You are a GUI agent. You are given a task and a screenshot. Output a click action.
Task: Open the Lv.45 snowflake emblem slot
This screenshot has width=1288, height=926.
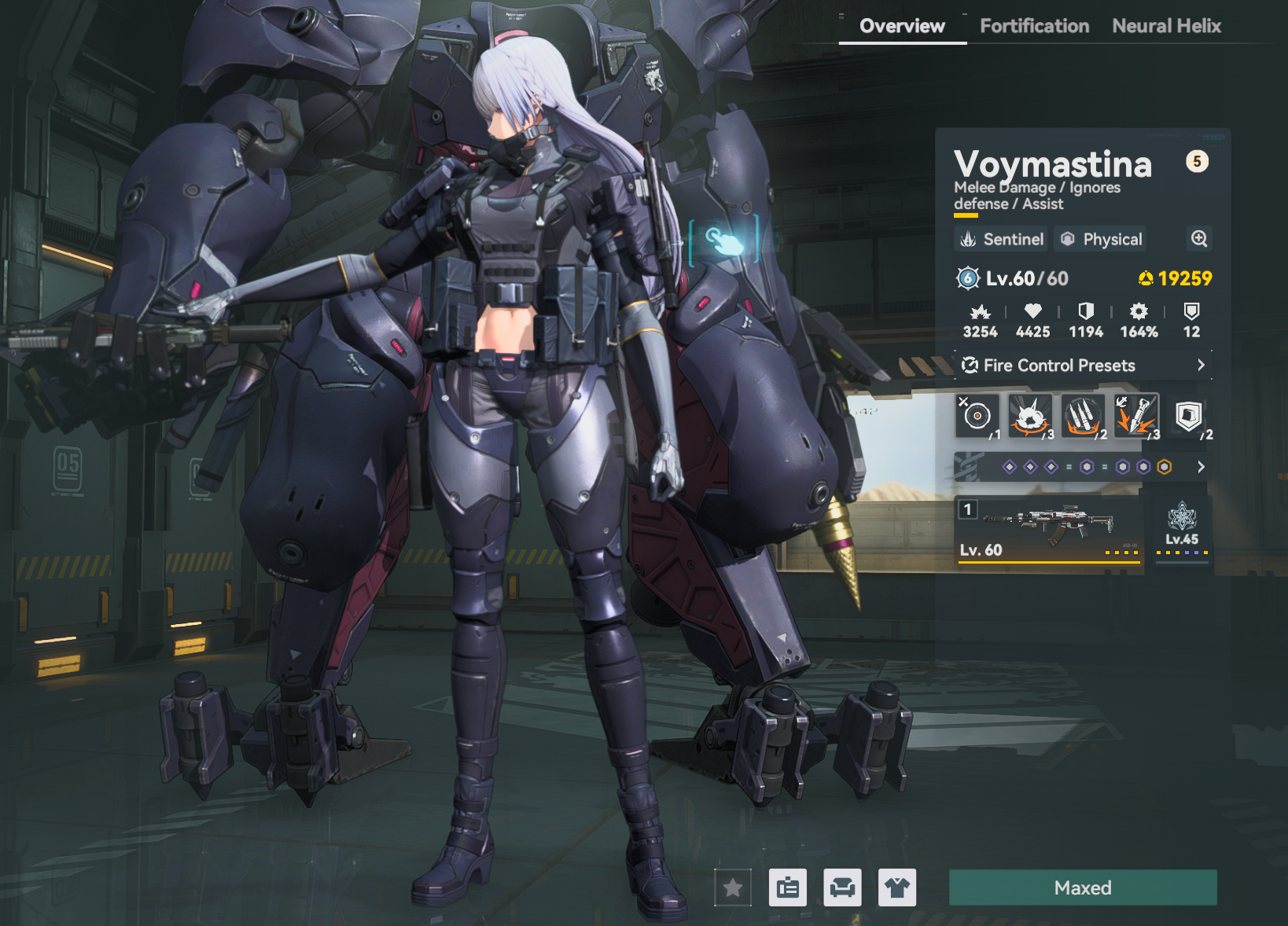click(x=1182, y=527)
